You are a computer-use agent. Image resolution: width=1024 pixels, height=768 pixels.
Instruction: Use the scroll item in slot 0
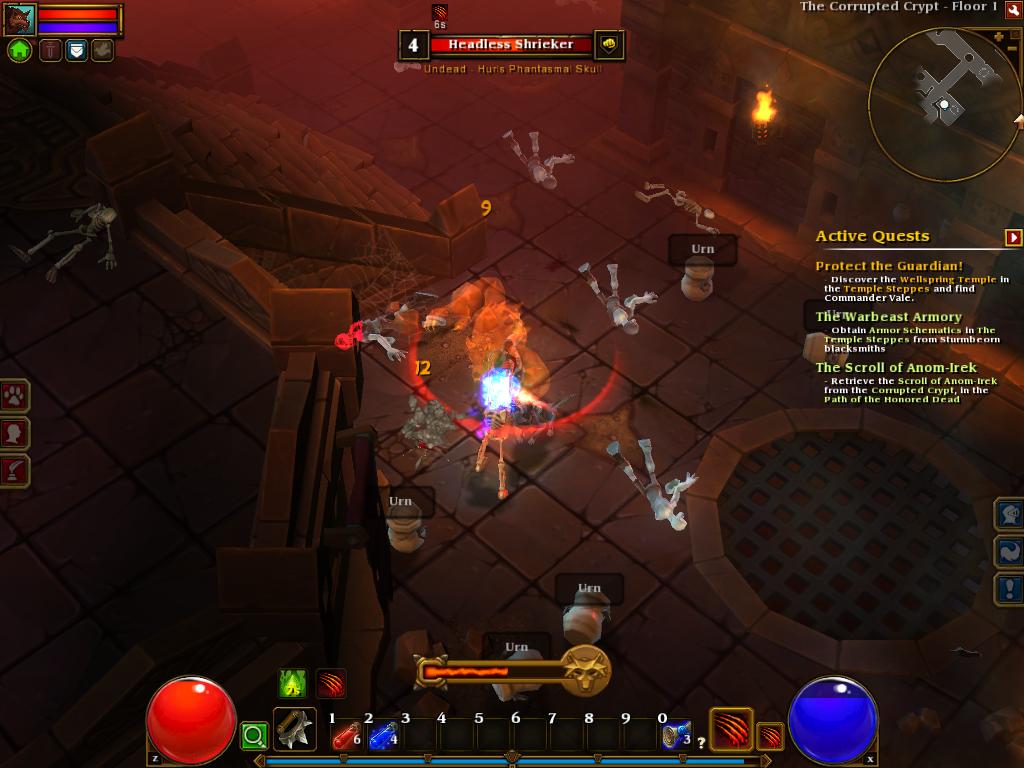(675, 736)
